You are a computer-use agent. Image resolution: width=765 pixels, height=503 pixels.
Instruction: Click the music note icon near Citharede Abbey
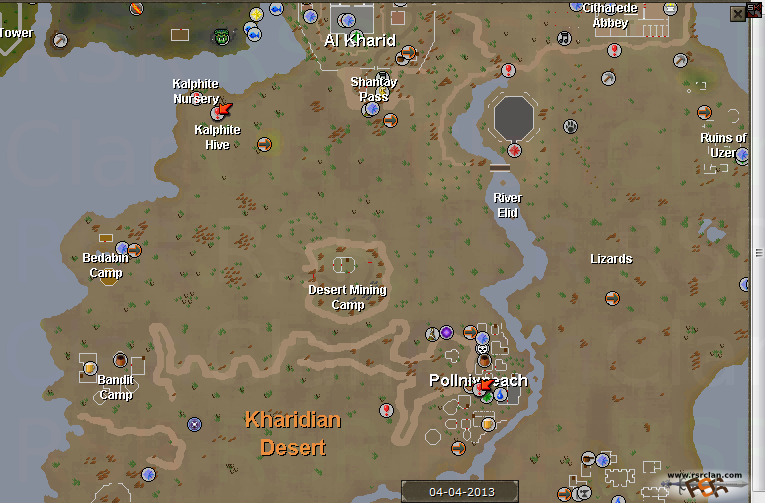(x=565, y=39)
